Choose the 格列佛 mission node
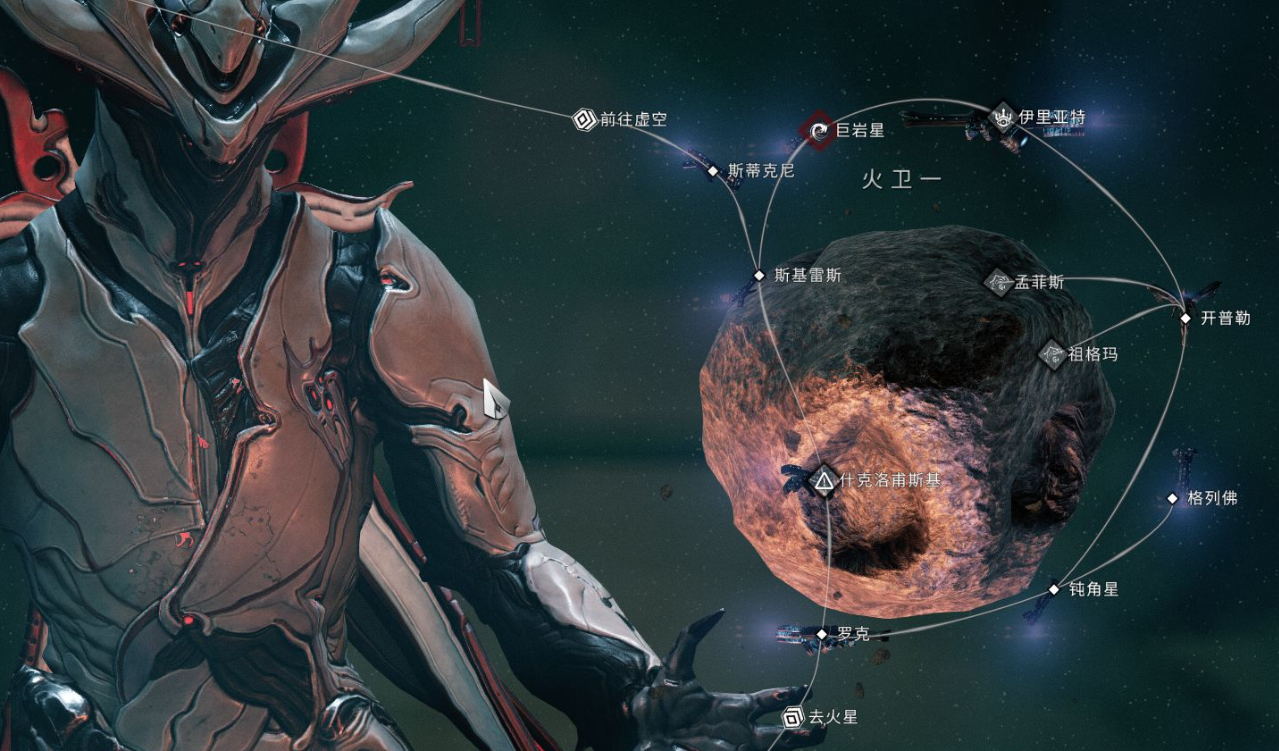Viewport: 1279px width, 751px height. (1173, 498)
